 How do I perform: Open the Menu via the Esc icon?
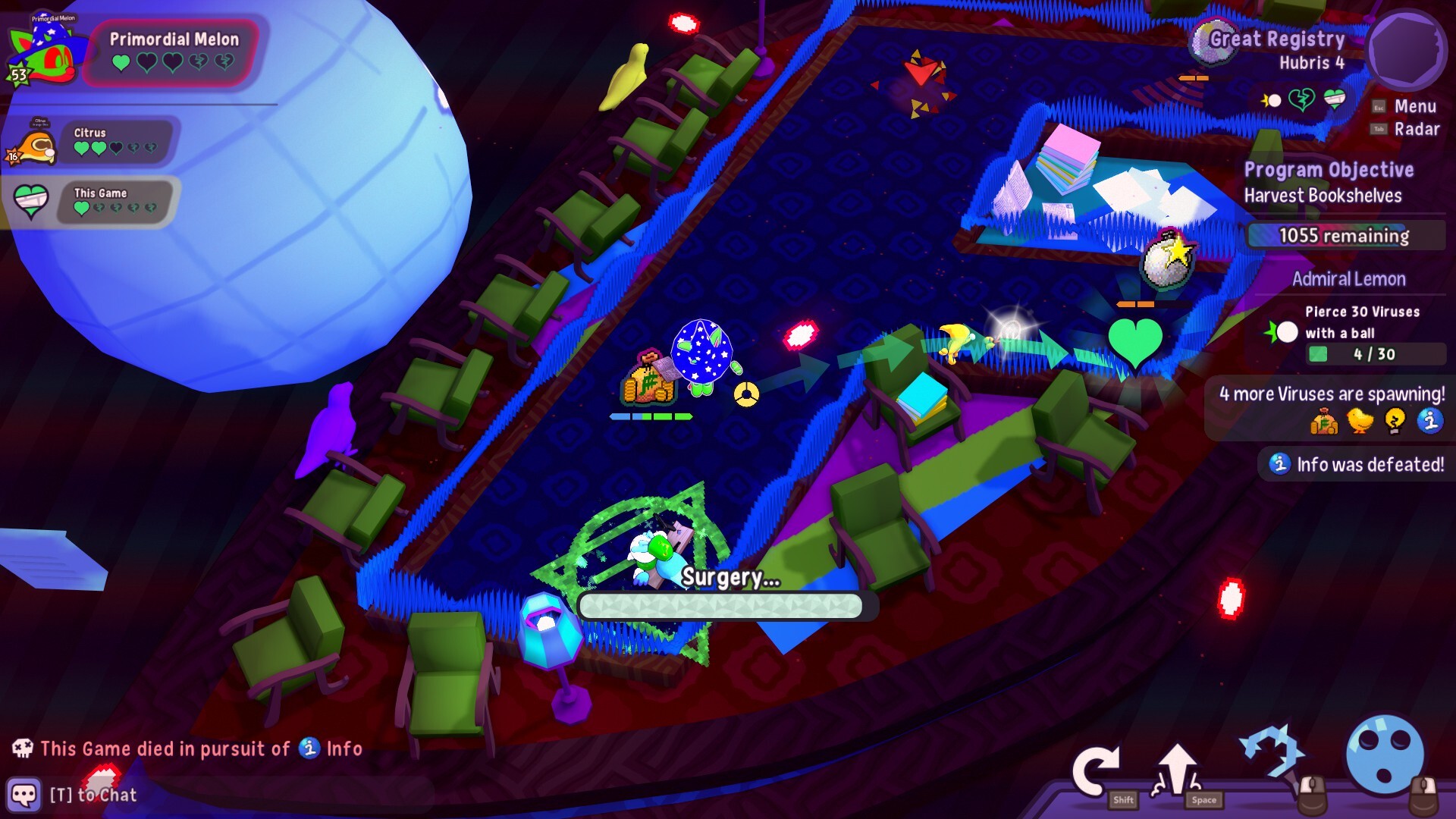tap(1379, 106)
